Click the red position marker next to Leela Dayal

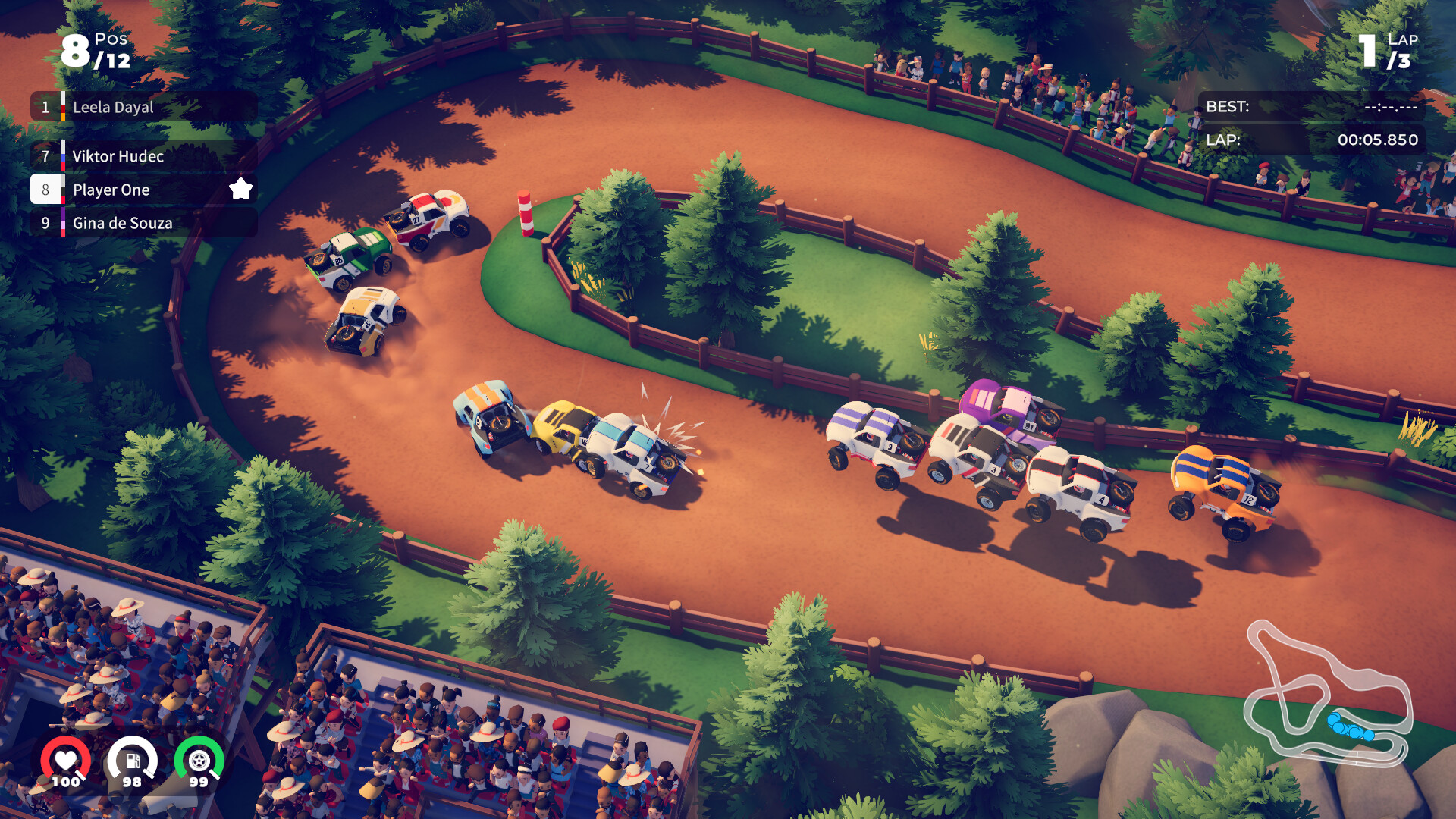[64, 107]
